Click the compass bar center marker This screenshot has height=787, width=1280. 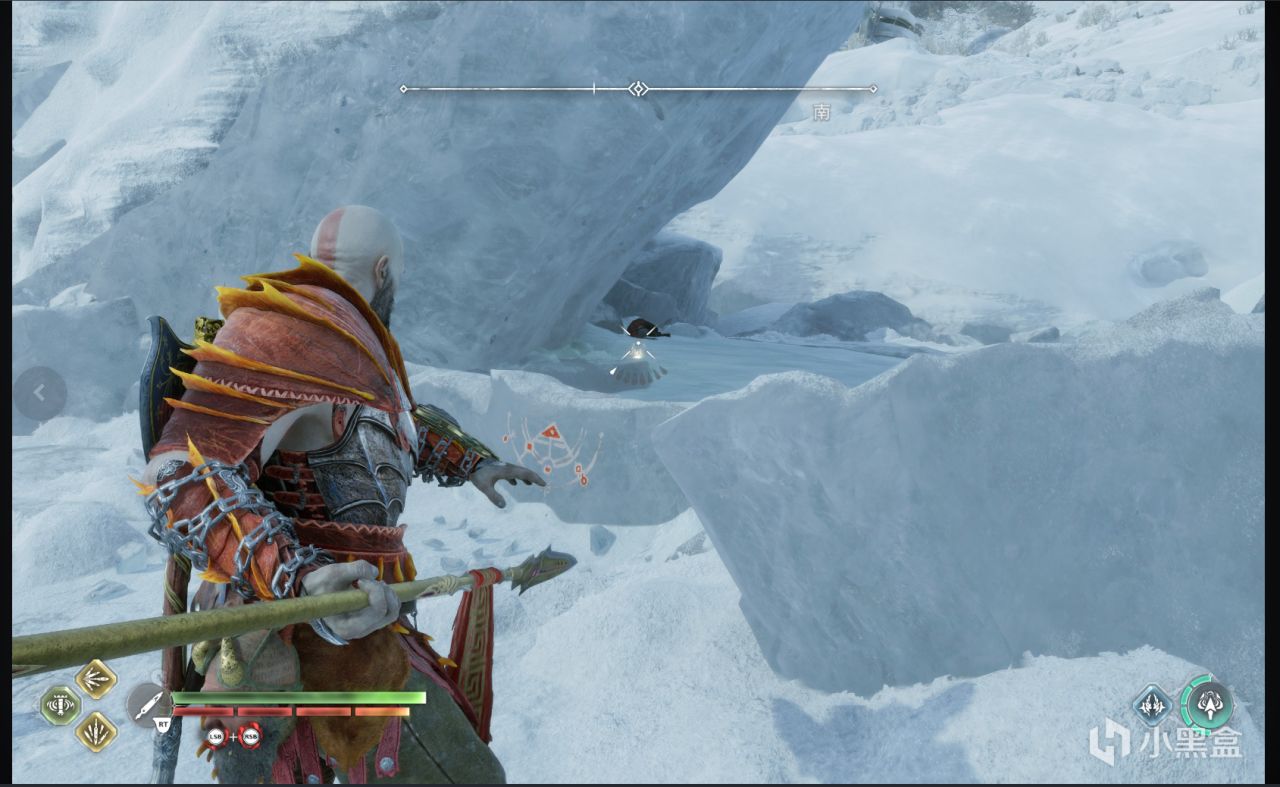(638, 89)
